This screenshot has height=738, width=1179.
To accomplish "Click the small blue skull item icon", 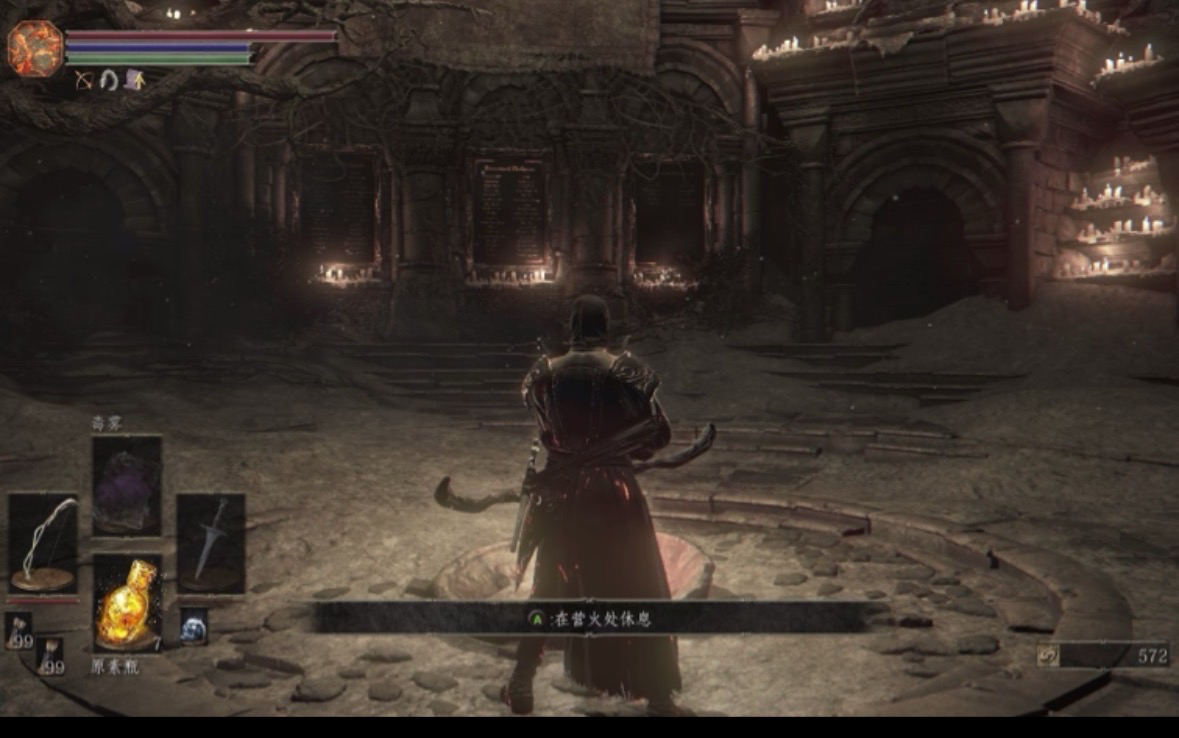I will pos(194,626).
